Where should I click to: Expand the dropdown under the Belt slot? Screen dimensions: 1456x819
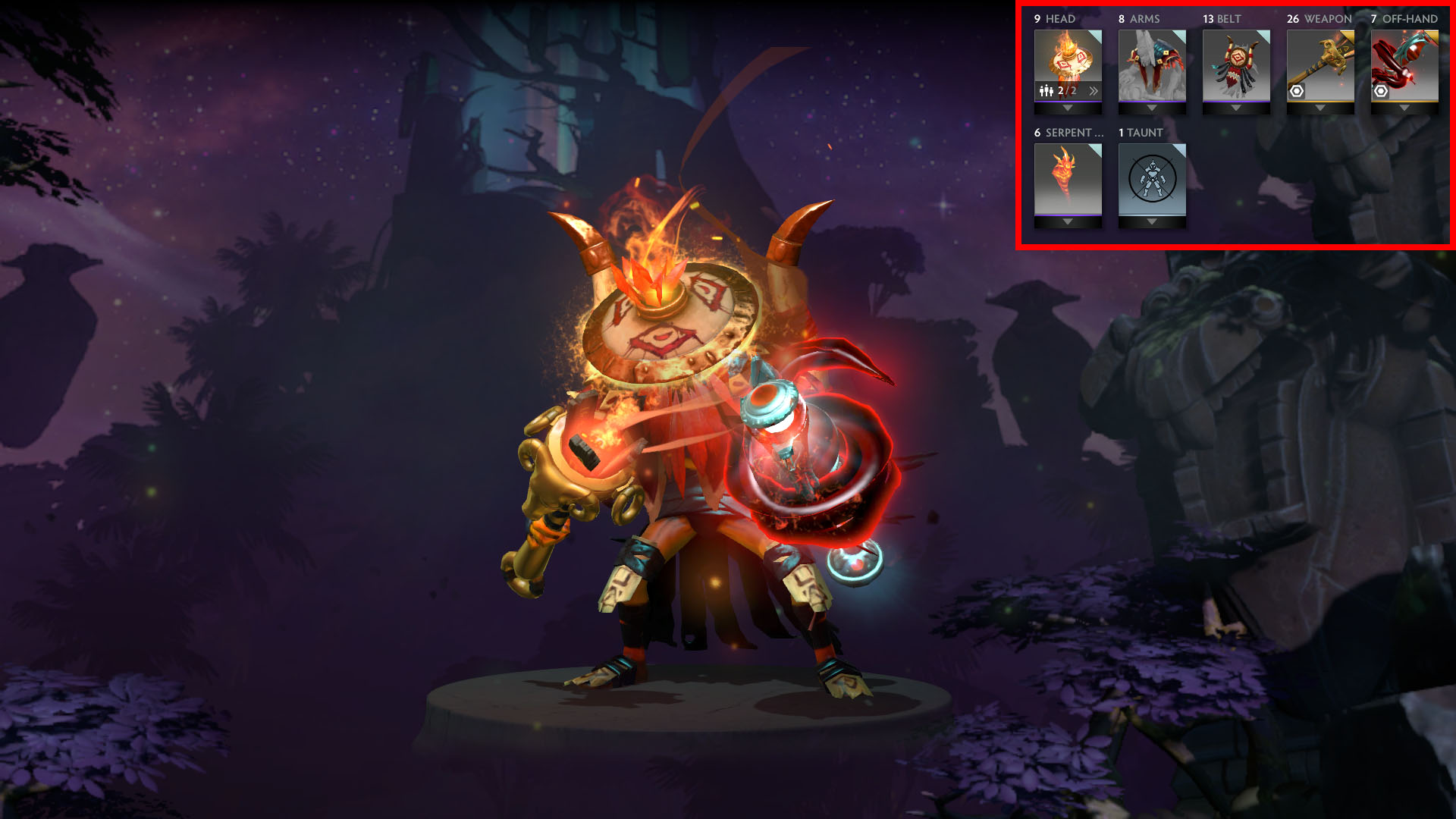pyautogui.click(x=1235, y=108)
